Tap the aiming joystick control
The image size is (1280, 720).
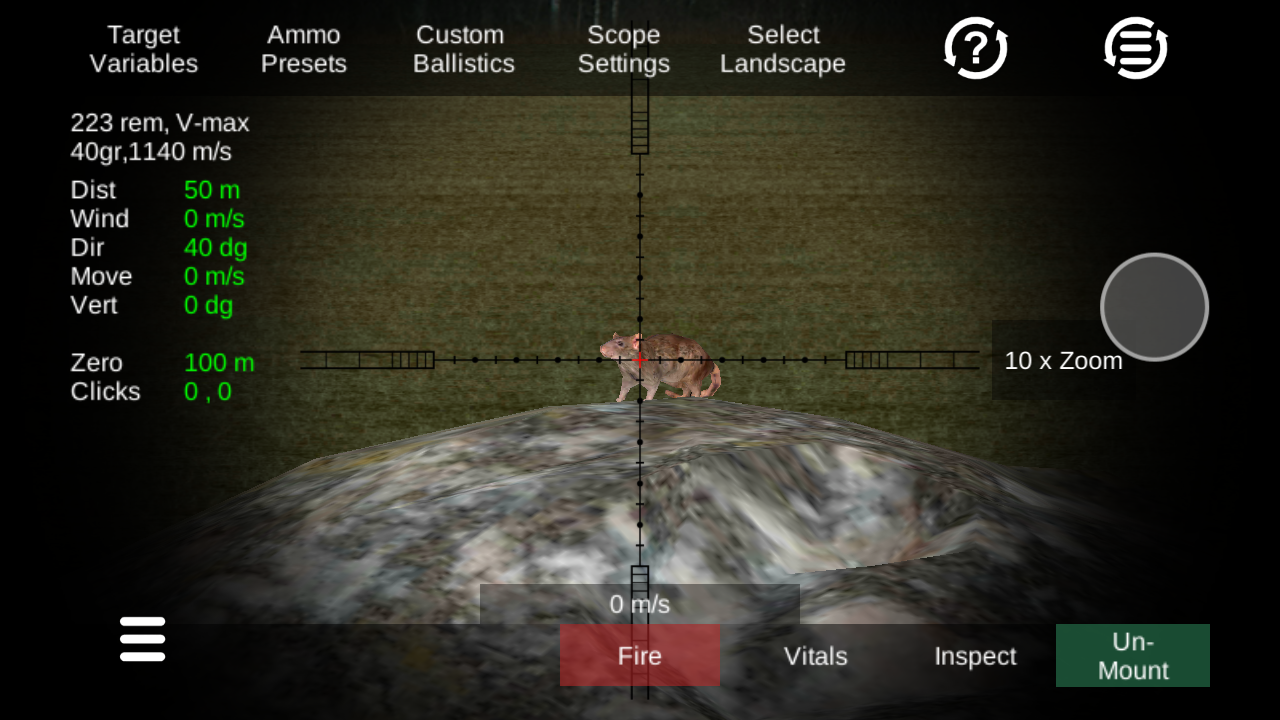tap(1154, 307)
